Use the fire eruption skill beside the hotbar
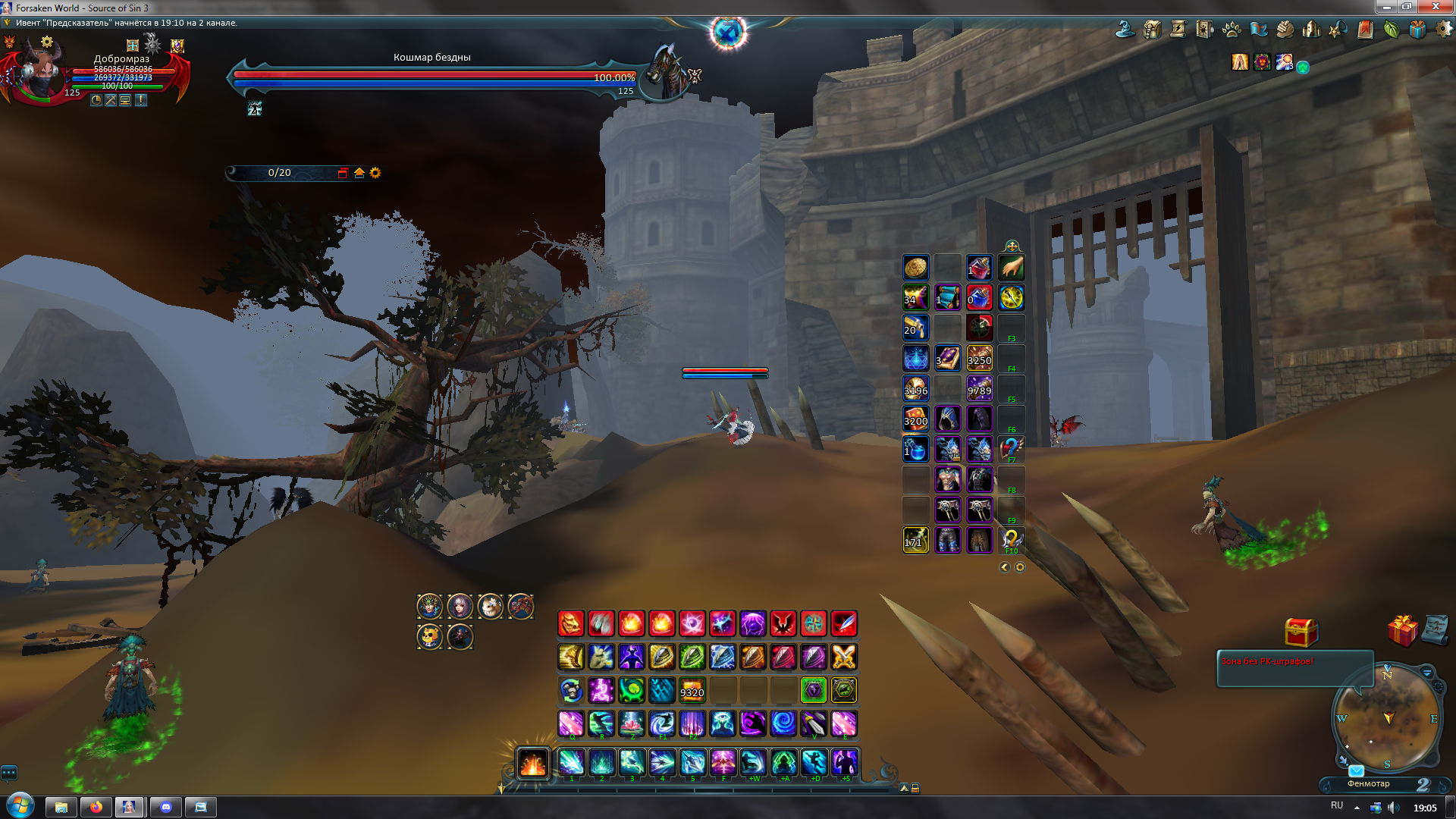The height and width of the screenshot is (819, 1456). click(x=532, y=763)
